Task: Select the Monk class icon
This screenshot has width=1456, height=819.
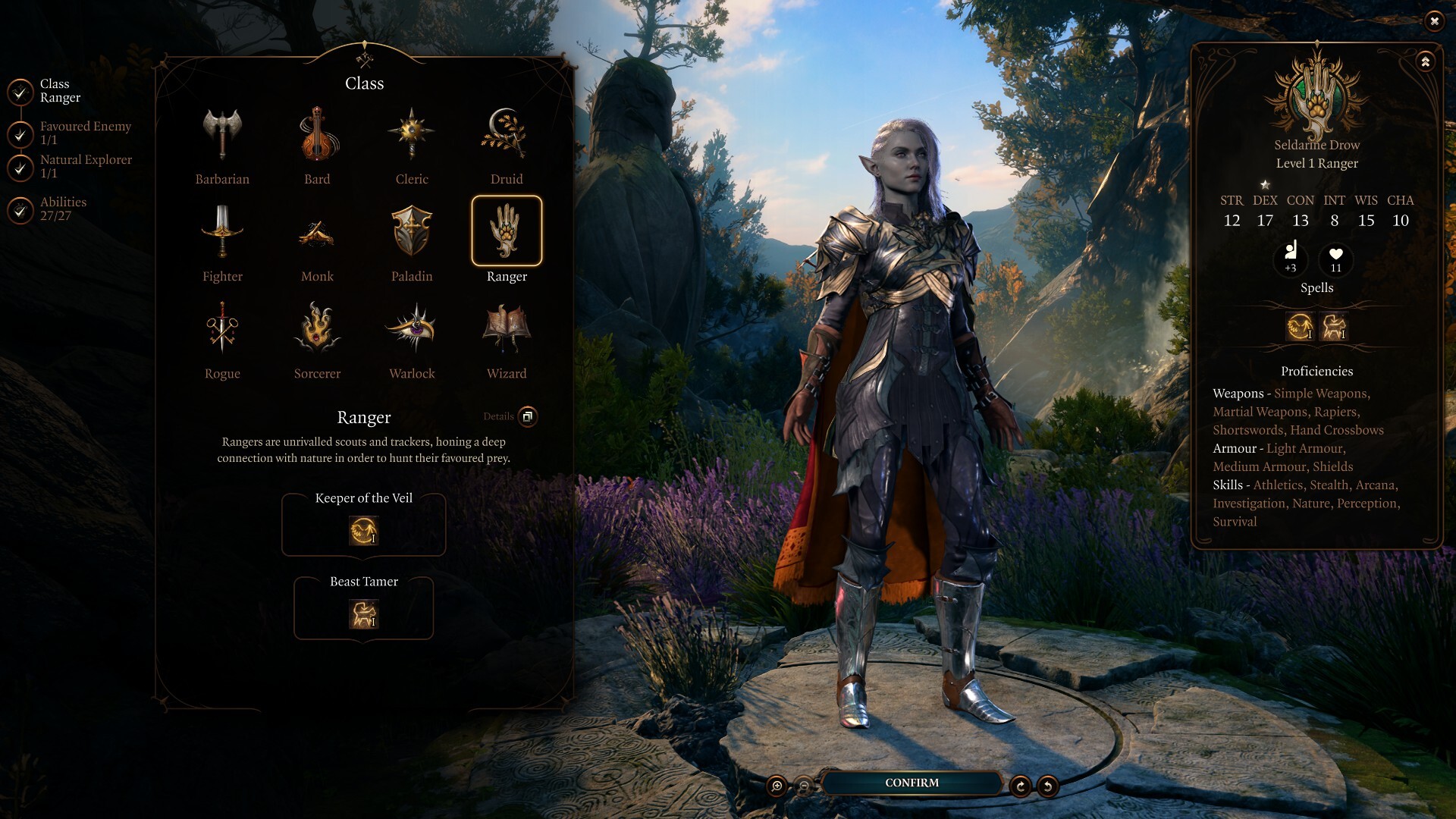Action: (x=317, y=234)
